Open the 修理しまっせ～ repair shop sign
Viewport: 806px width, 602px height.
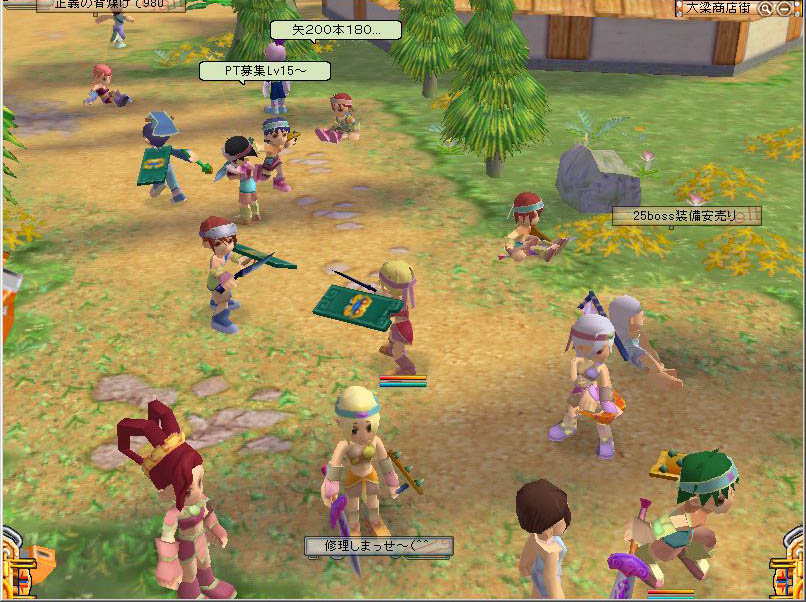pyautogui.click(x=379, y=546)
